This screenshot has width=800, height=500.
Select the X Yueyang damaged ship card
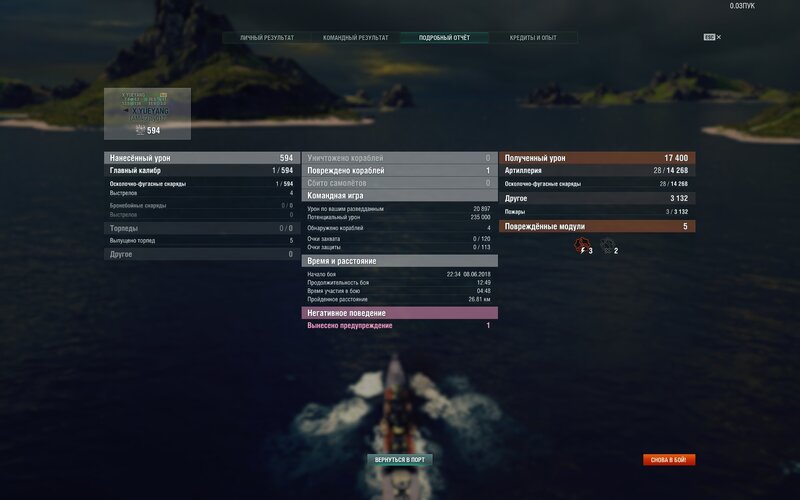(147, 113)
